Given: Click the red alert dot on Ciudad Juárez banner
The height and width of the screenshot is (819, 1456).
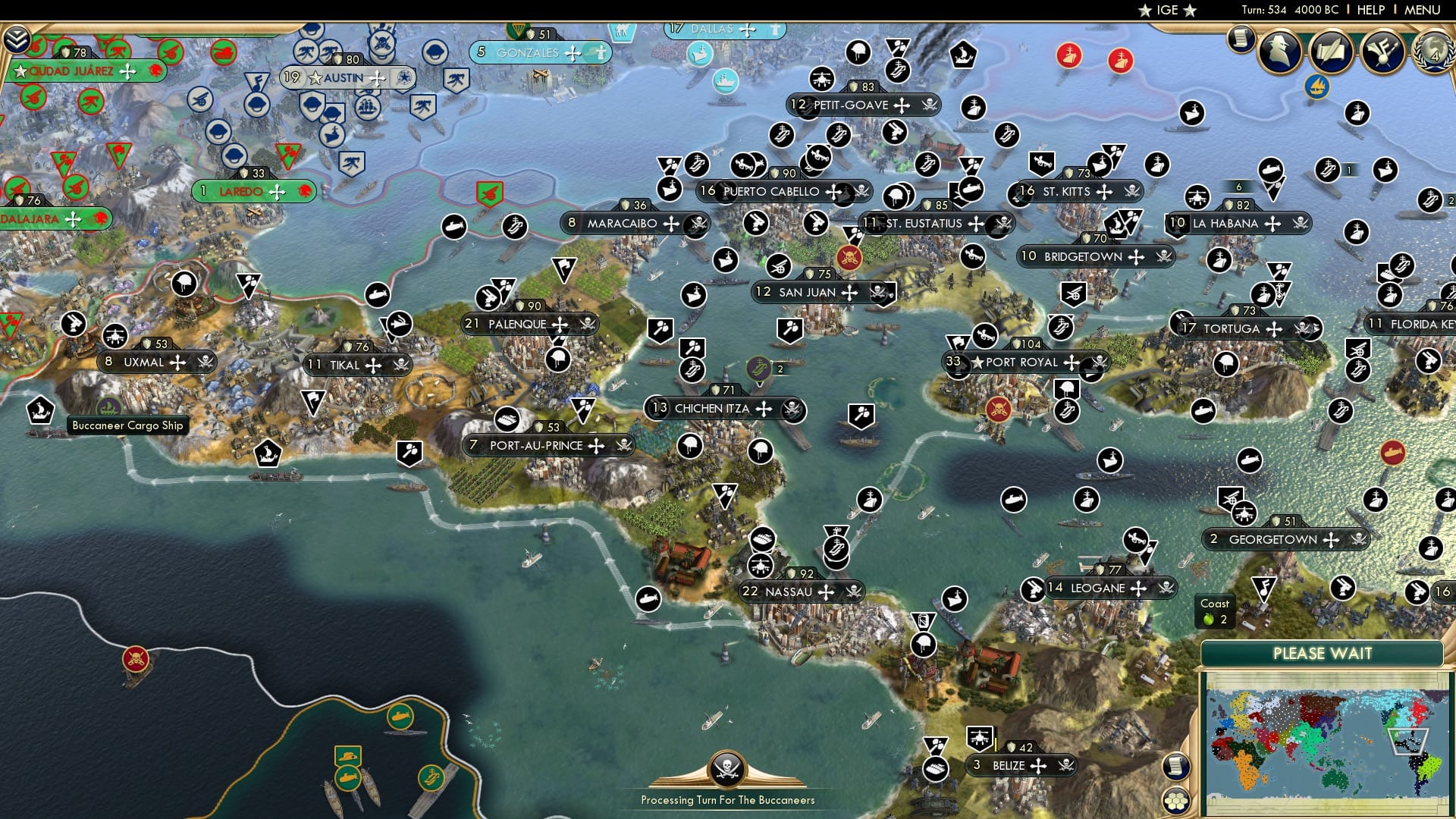Looking at the screenshot, I should 154,71.
